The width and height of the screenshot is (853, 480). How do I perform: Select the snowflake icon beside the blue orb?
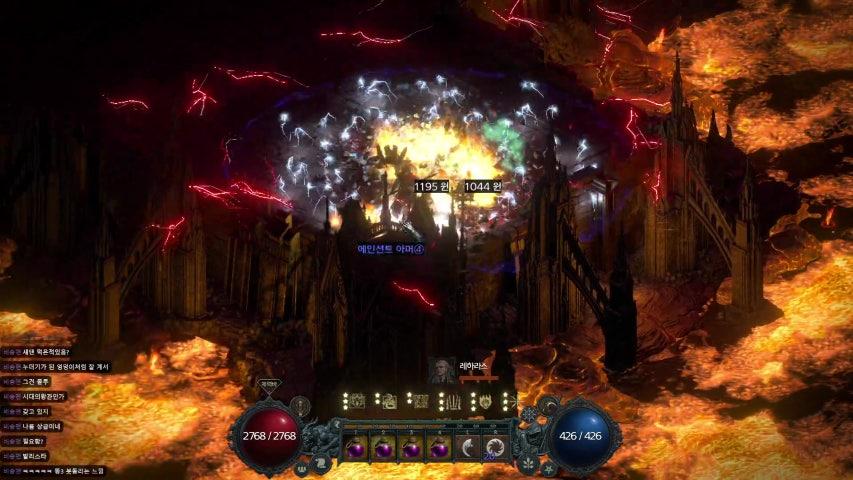(528, 410)
